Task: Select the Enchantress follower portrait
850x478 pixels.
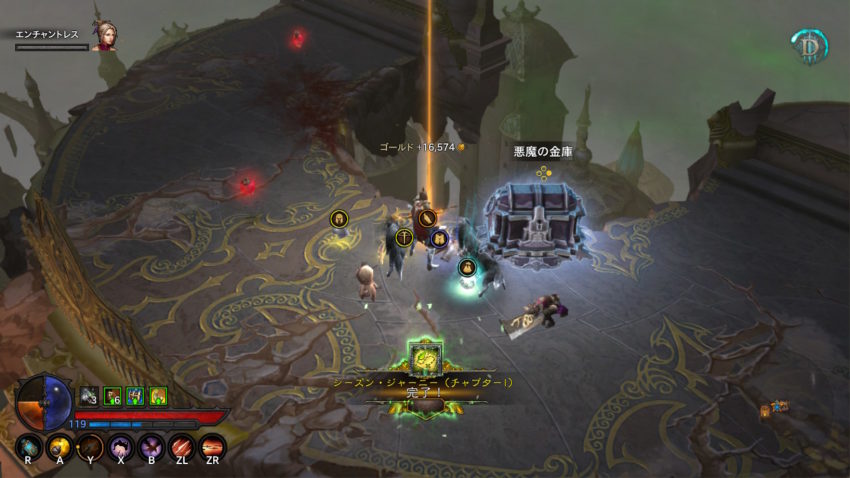Action: point(103,38)
